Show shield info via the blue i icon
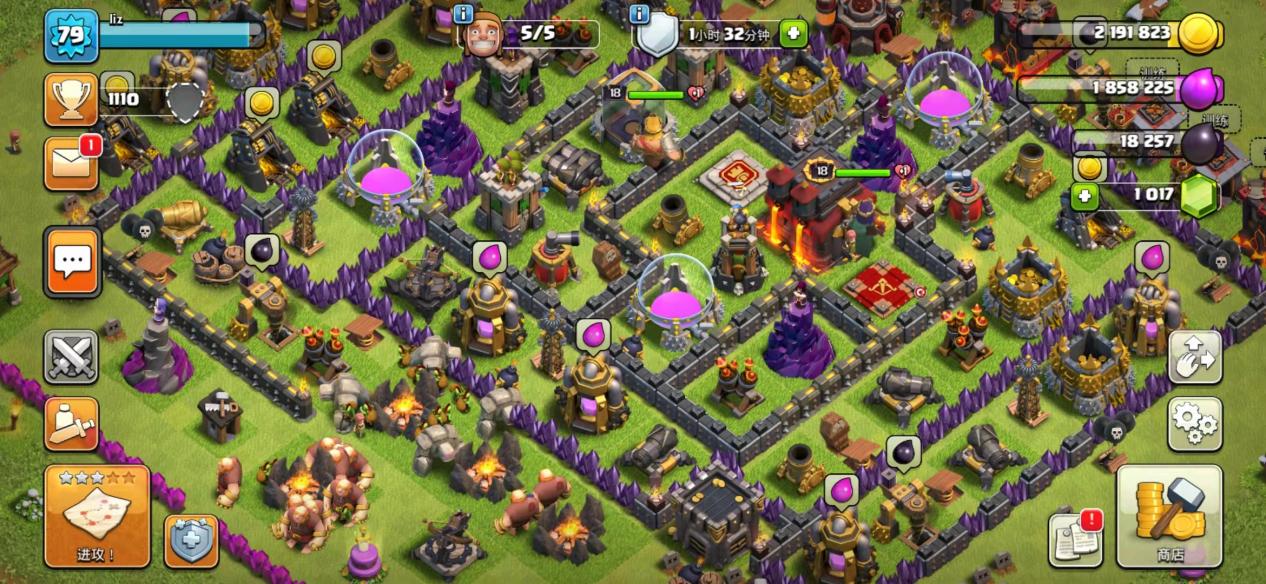 641,14
